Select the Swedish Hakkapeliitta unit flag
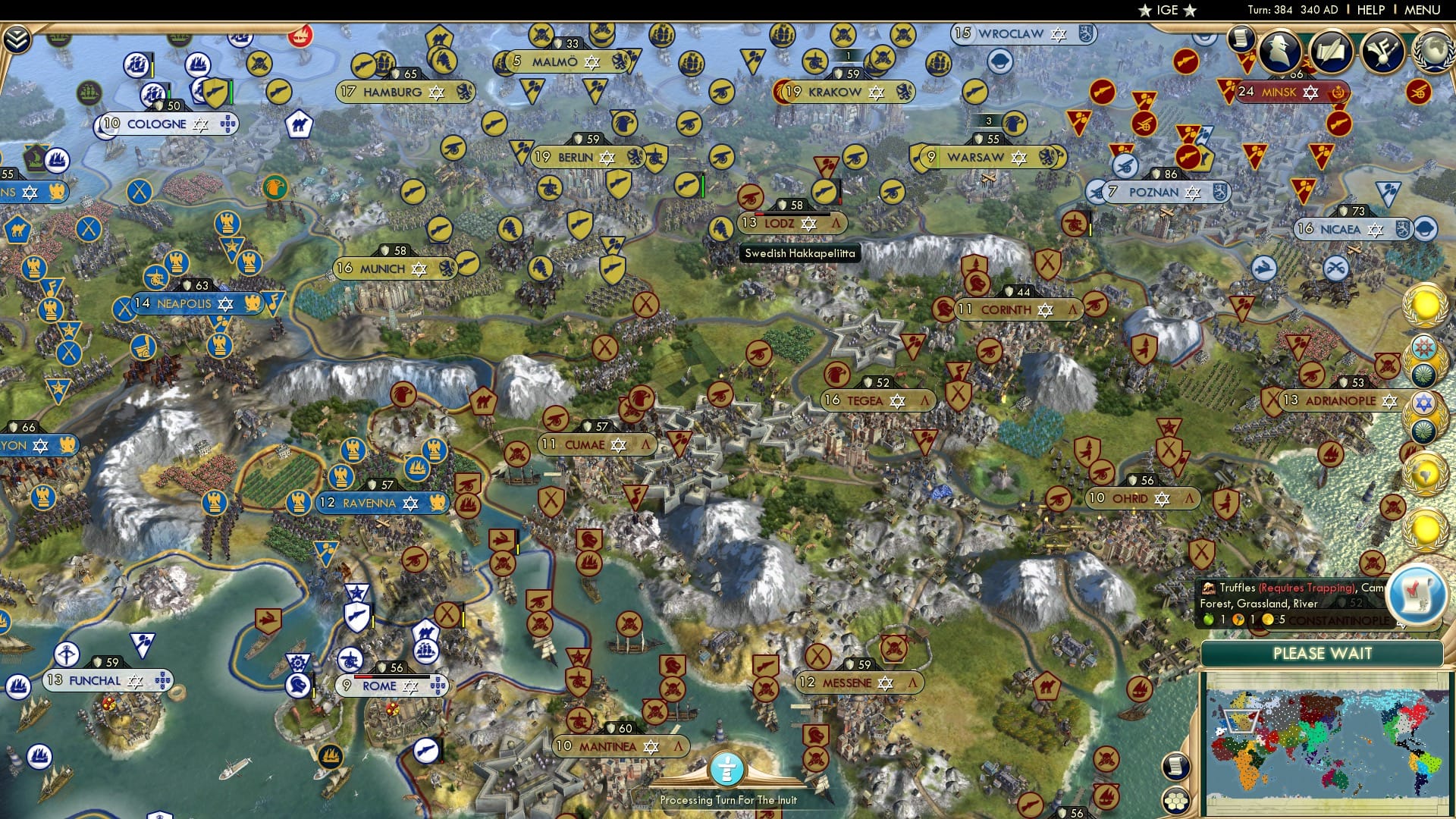The width and height of the screenshot is (1456, 819). click(x=721, y=228)
